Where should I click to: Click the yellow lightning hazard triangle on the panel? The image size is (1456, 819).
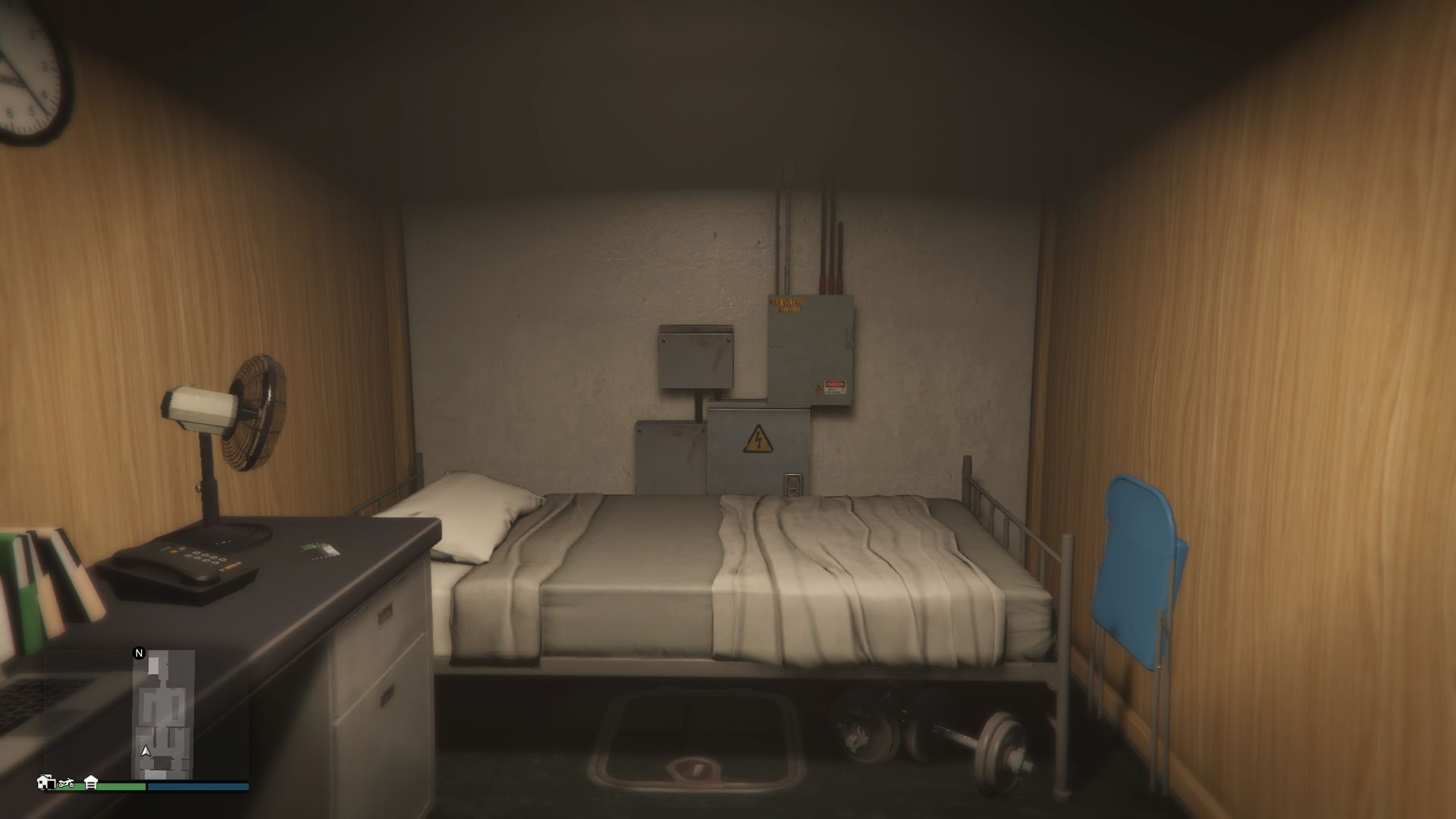(758, 438)
